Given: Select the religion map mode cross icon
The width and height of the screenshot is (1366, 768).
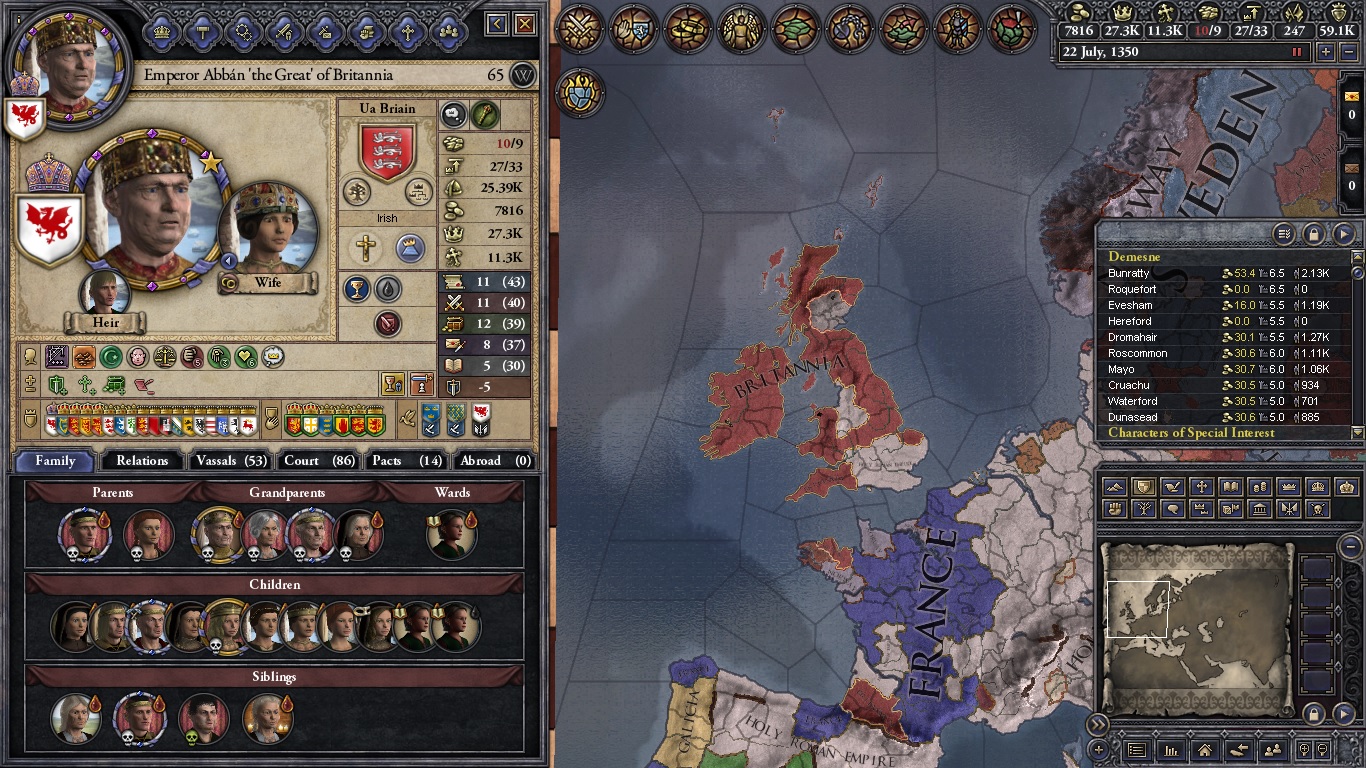Looking at the screenshot, I should (x=1201, y=487).
